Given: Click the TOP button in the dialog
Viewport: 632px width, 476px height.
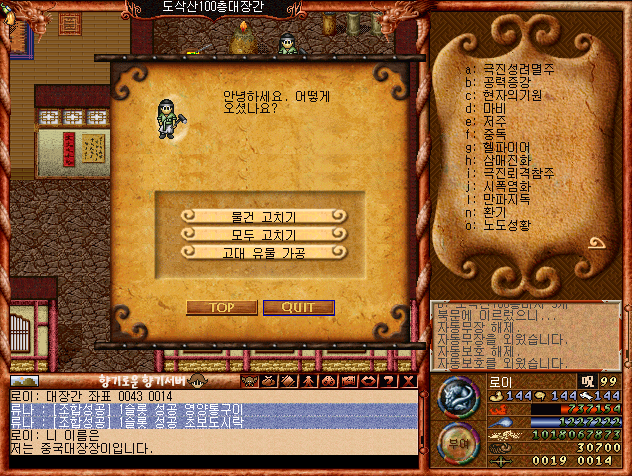Looking at the screenshot, I should pyautogui.click(x=221, y=307).
